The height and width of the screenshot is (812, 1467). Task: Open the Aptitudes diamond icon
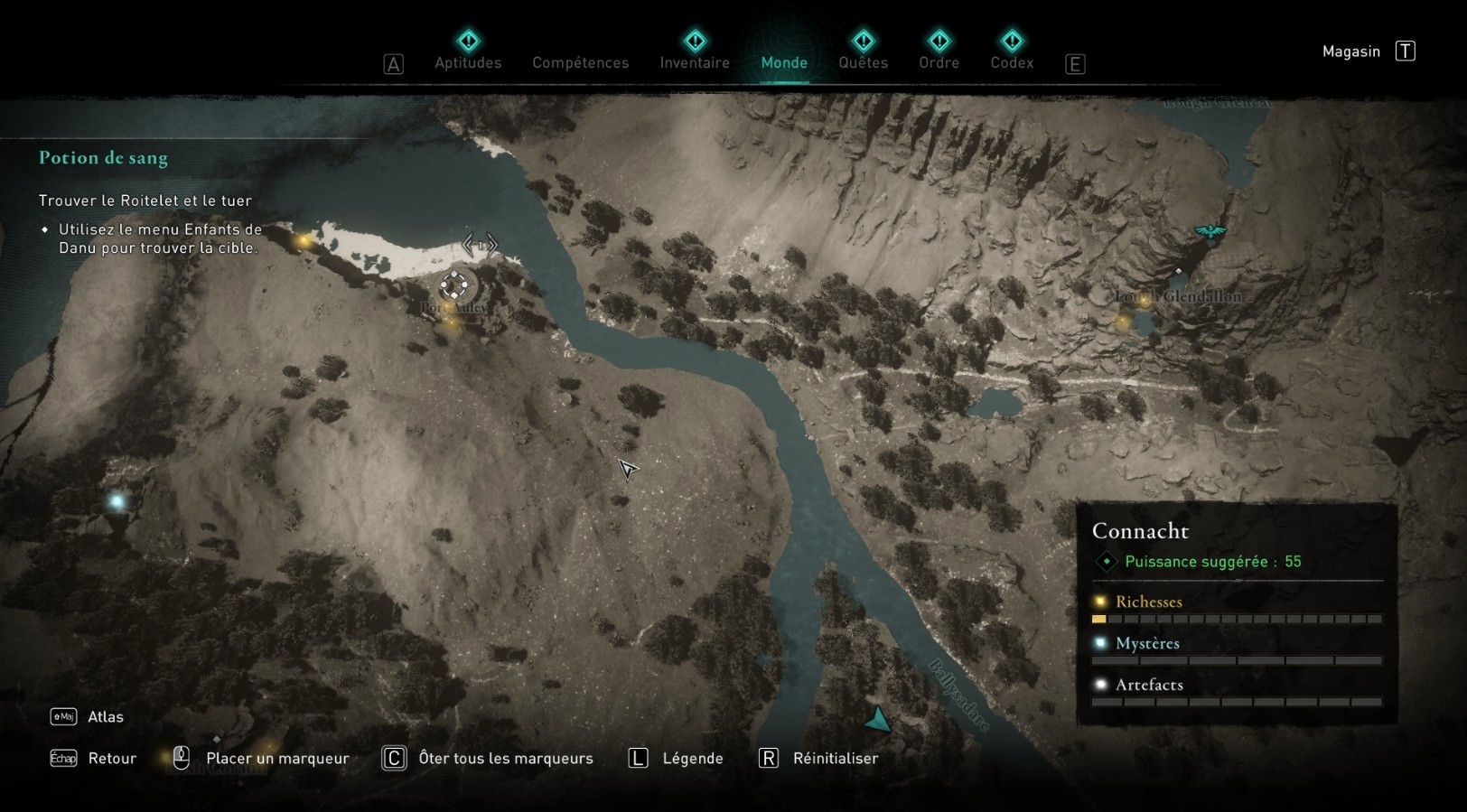(x=467, y=40)
